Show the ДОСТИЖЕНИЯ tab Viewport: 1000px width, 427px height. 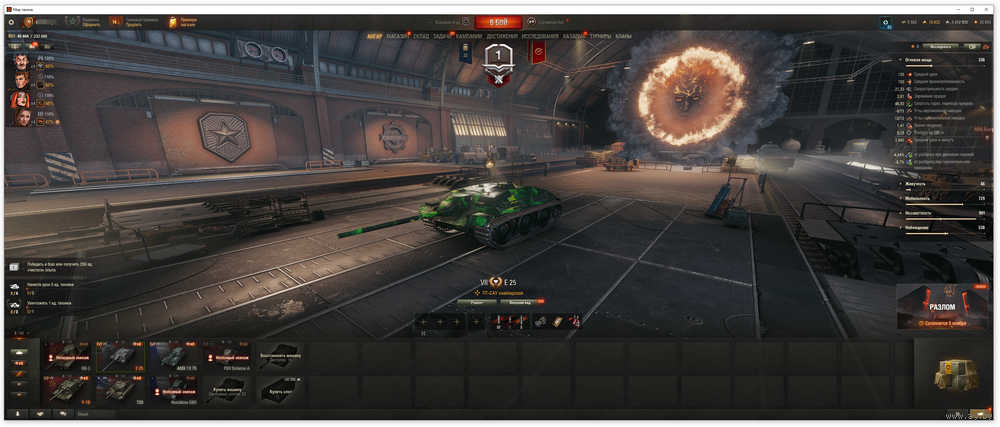click(x=502, y=36)
